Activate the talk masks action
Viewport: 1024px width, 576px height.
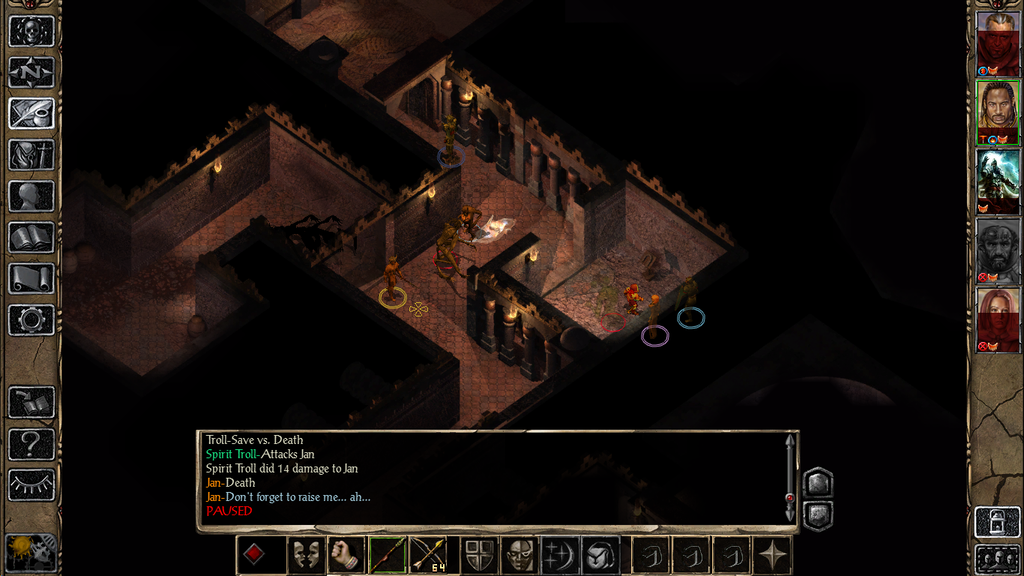(305, 555)
